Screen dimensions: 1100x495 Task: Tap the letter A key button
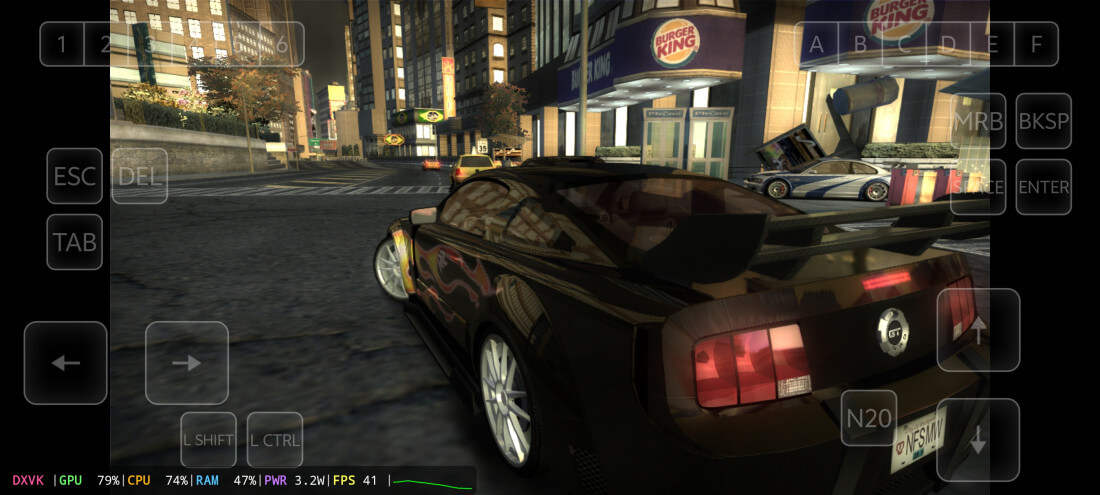coord(817,44)
